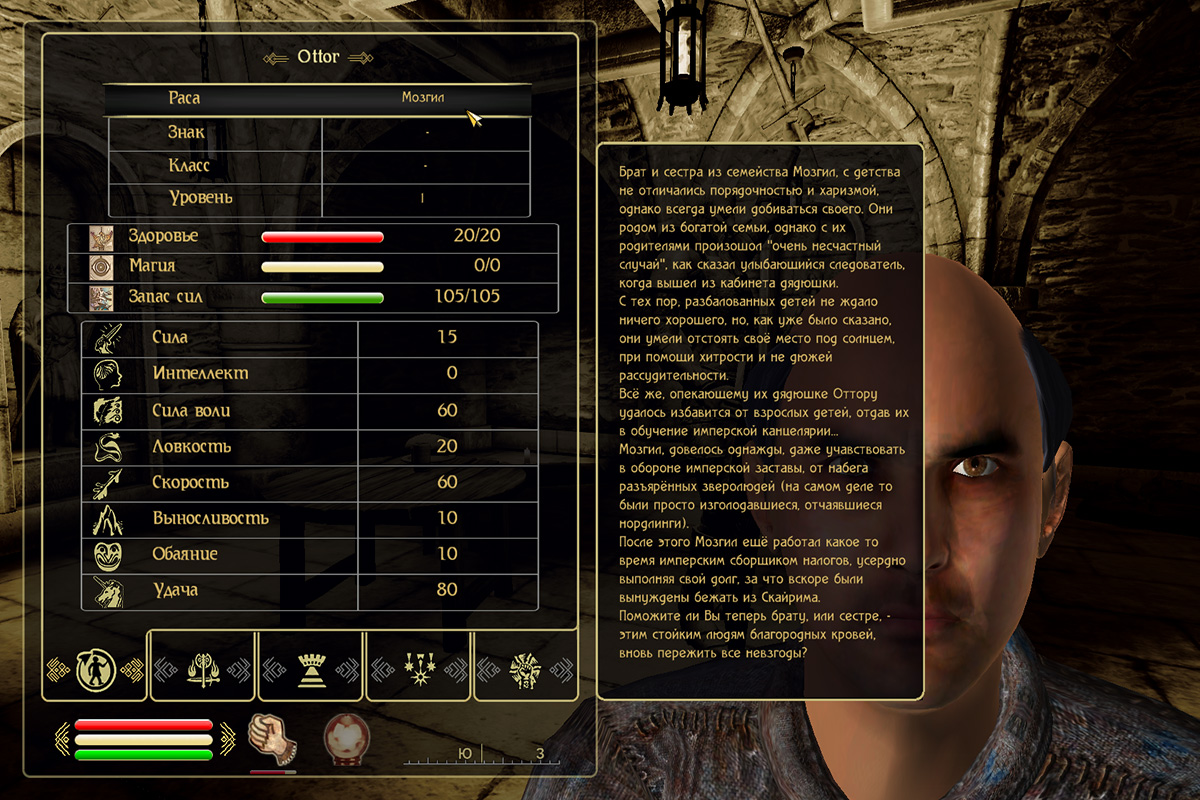
Task: Open the chess rook factions tab
Action: (310, 667)
